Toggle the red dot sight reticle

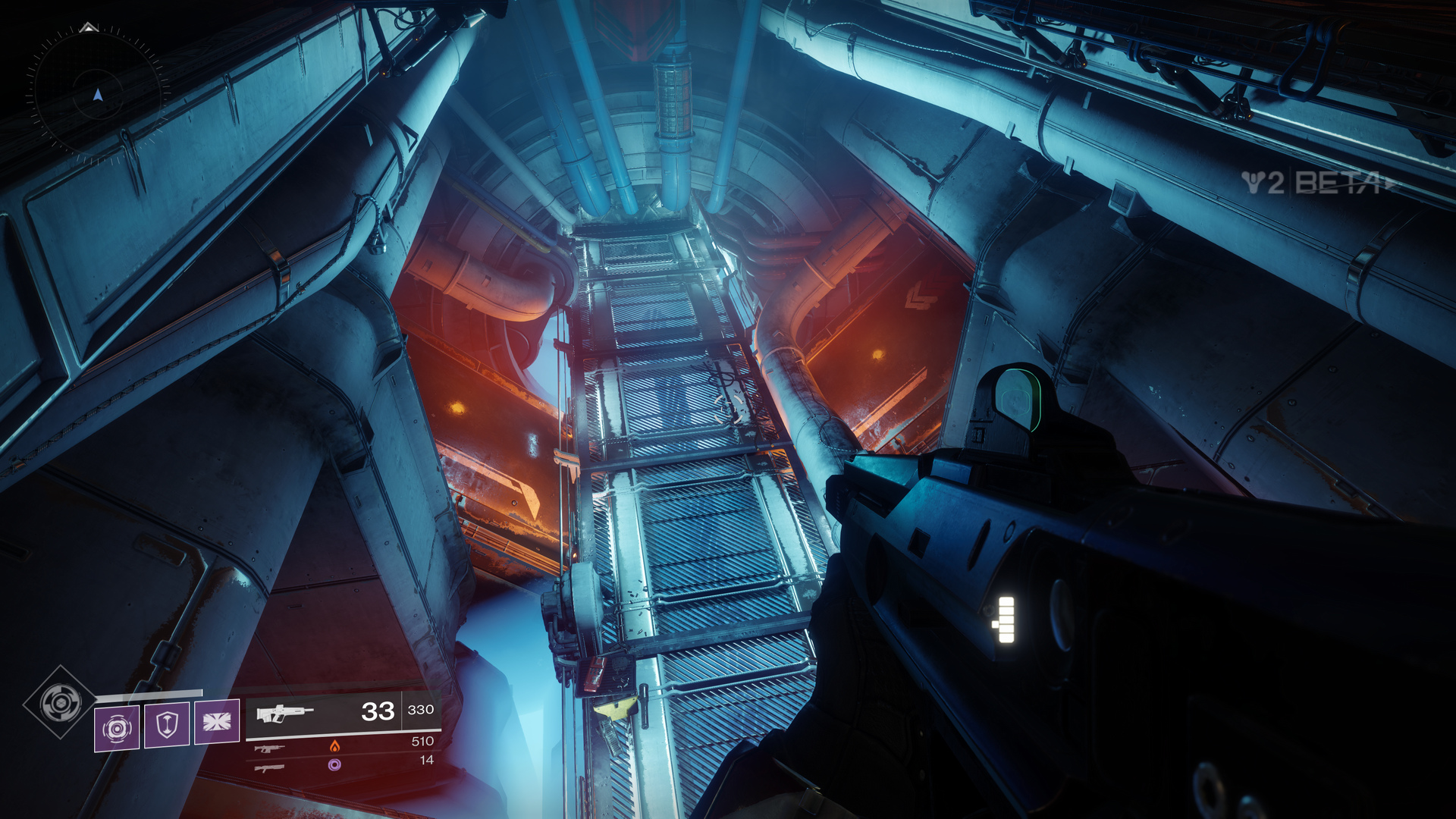1014,398
